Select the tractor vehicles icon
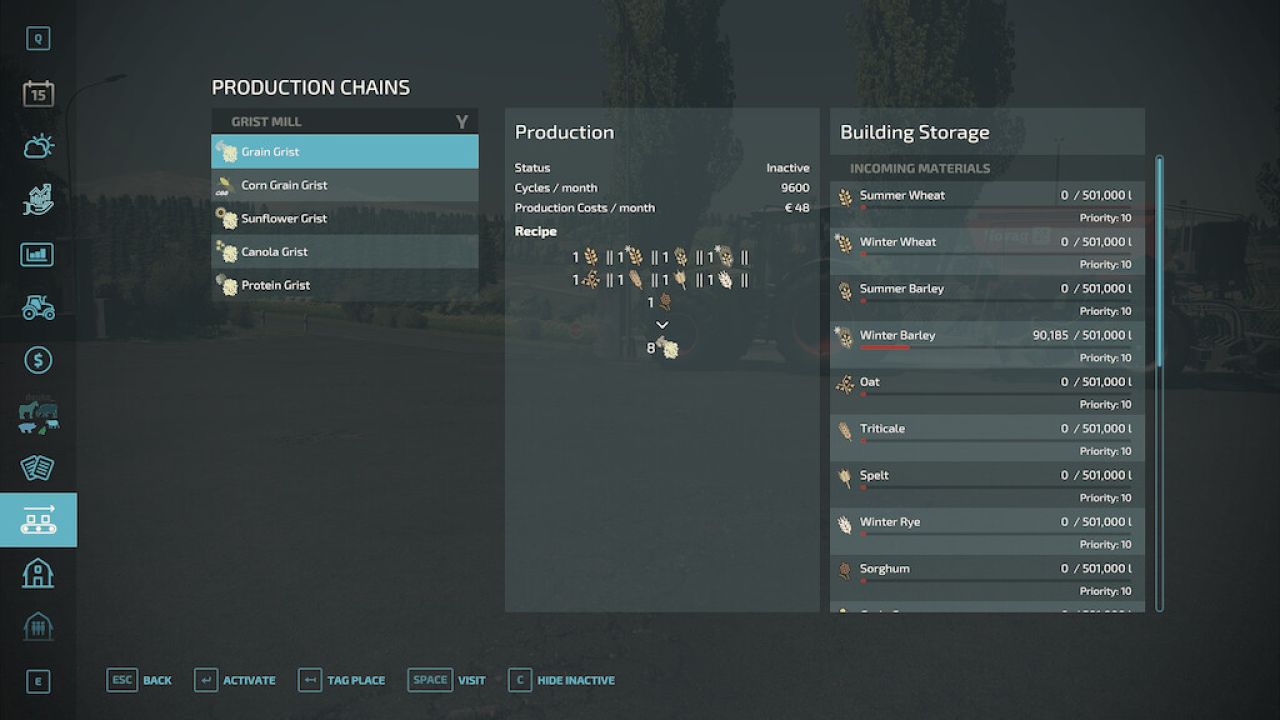The height and width of the screenshot is (720, 1280). [38, 307]
